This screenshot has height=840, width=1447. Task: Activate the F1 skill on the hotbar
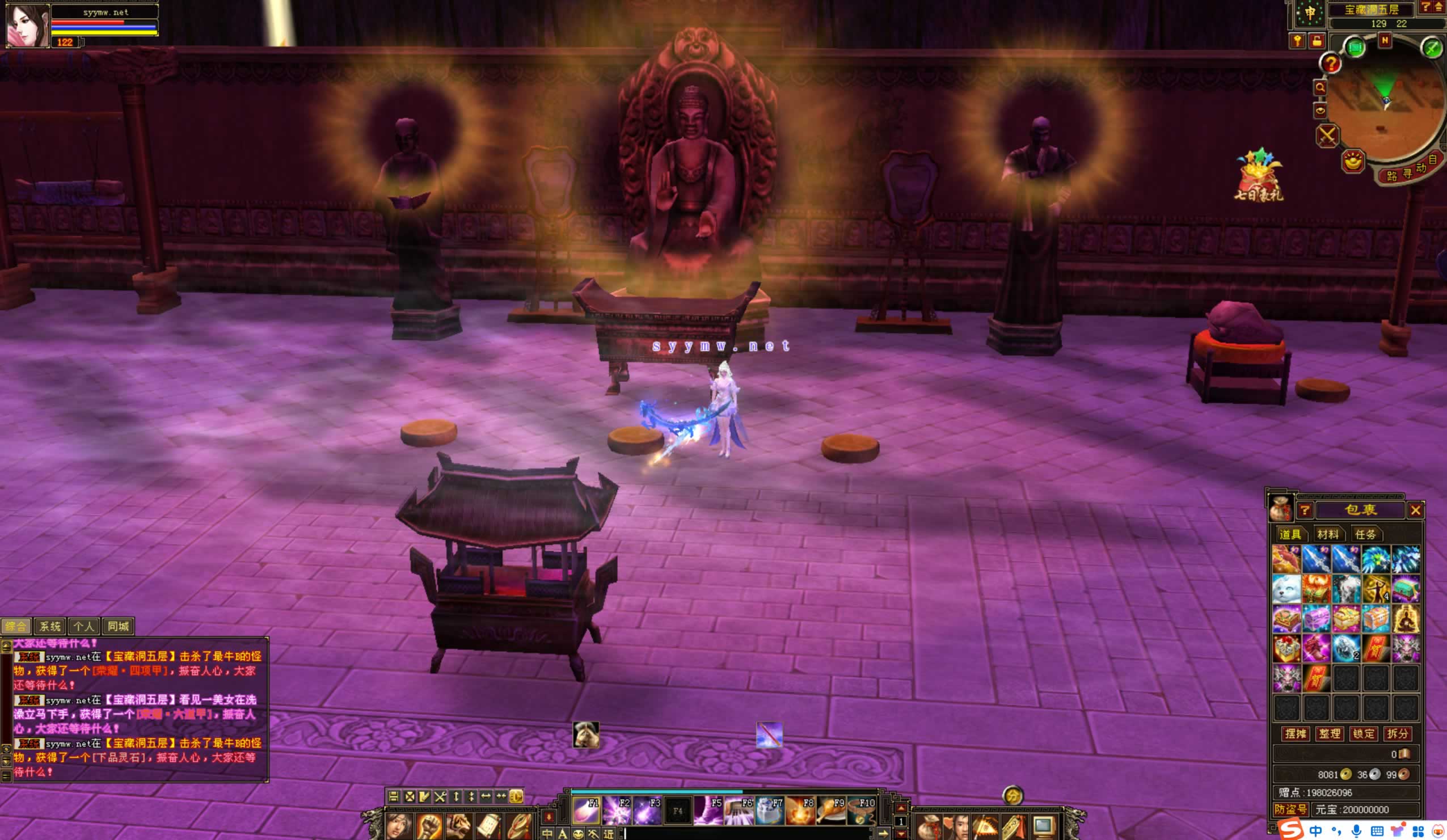tap(586, 811)
